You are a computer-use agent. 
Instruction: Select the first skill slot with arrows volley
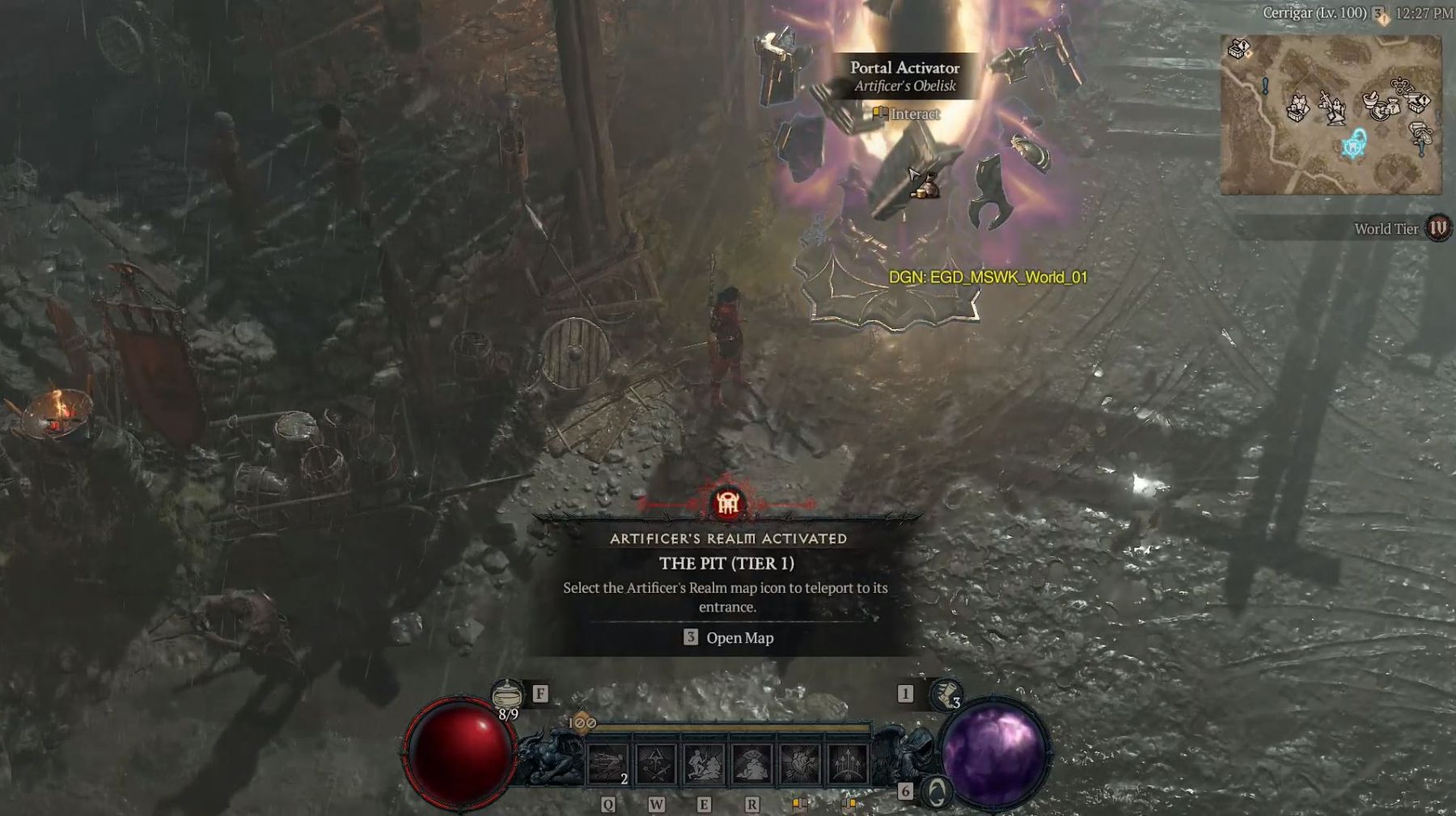608,763
